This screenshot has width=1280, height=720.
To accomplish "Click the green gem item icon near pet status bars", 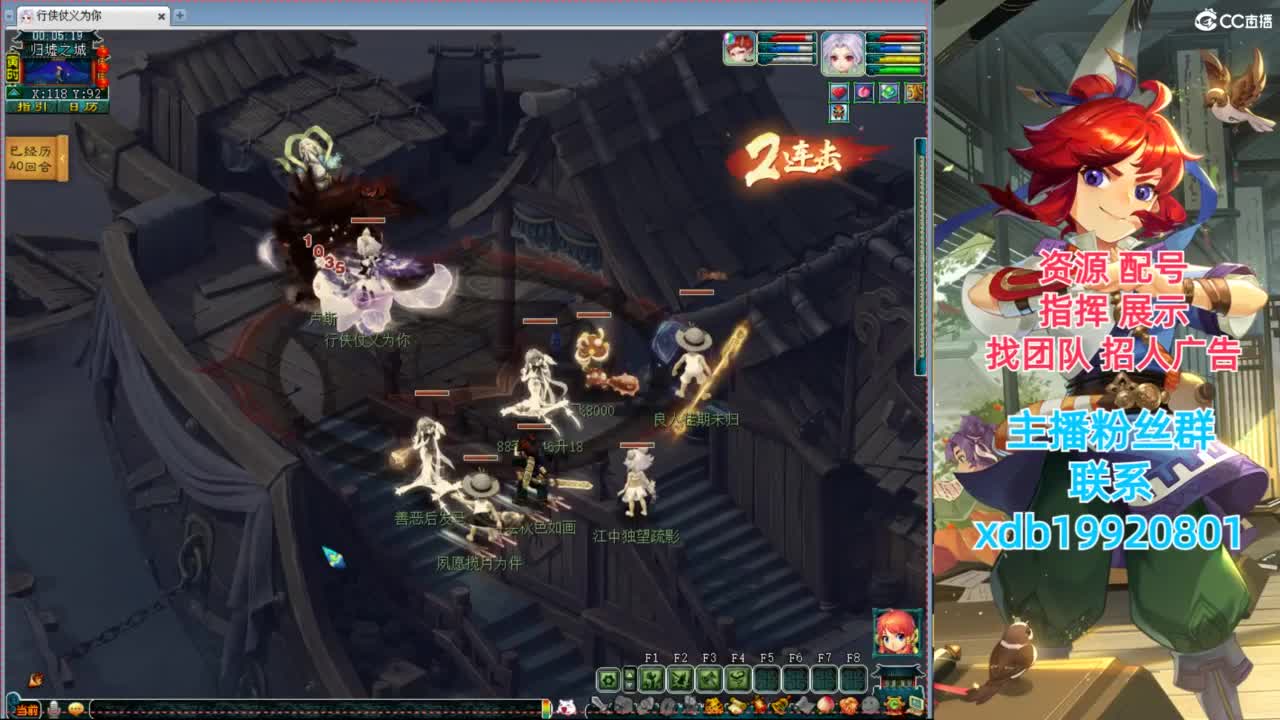I will tap(887, 92).
